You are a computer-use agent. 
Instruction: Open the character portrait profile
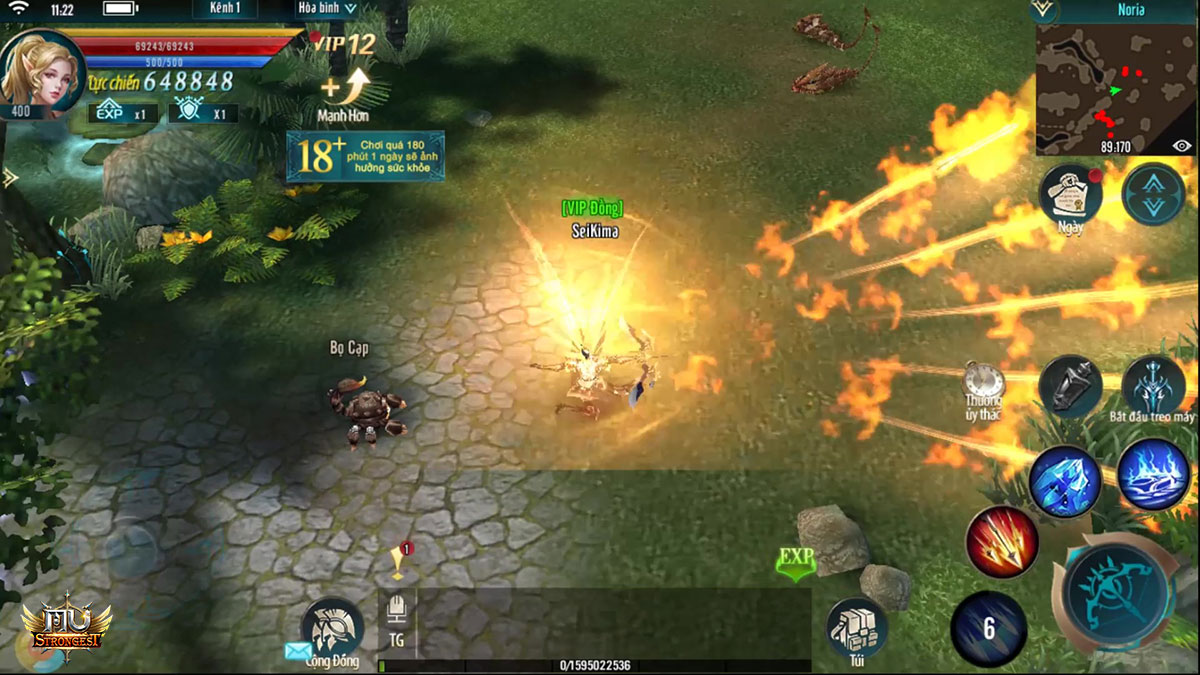(x=42, y=72)
